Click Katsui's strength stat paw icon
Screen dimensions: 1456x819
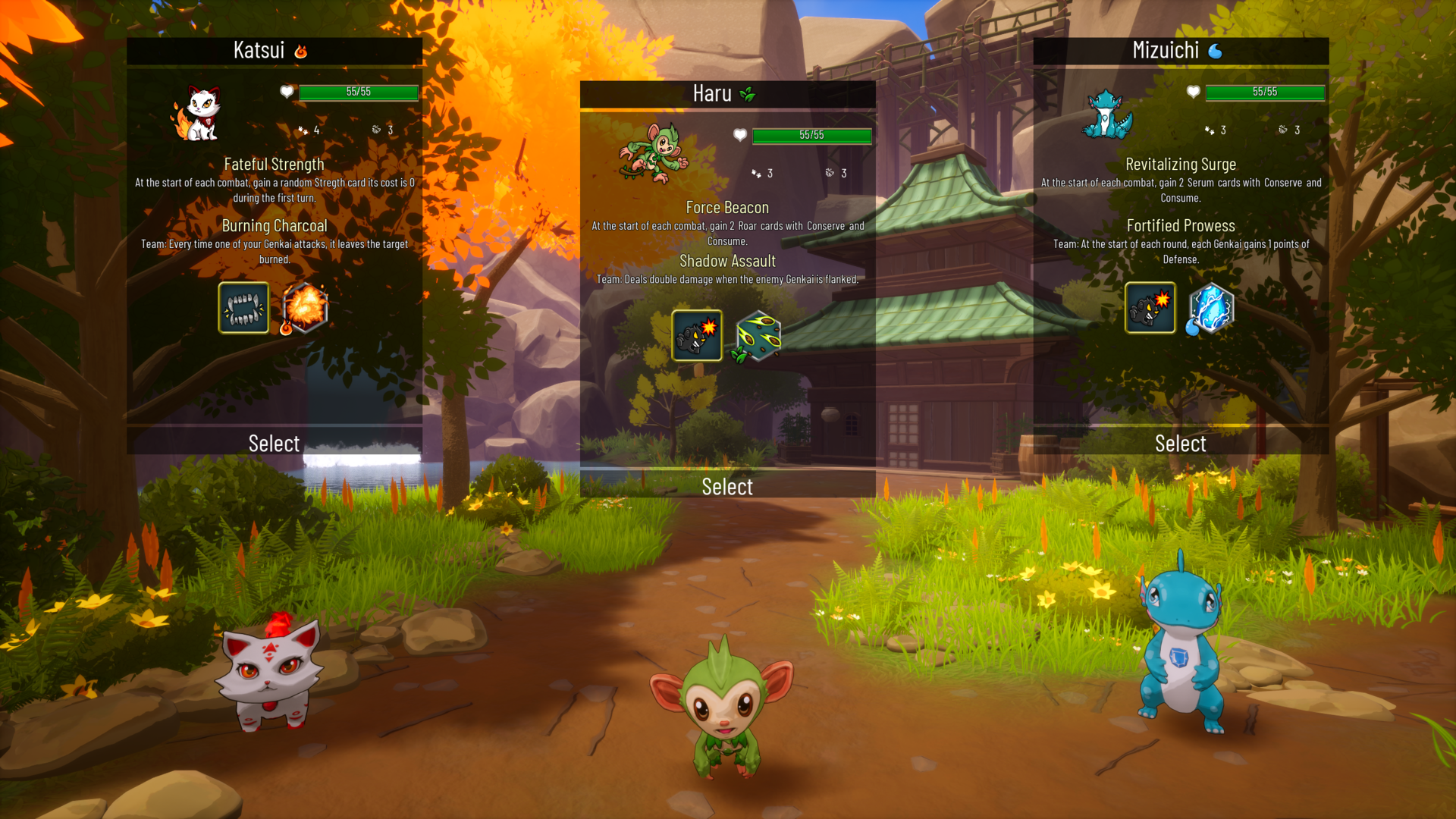[x=304, y=130]
